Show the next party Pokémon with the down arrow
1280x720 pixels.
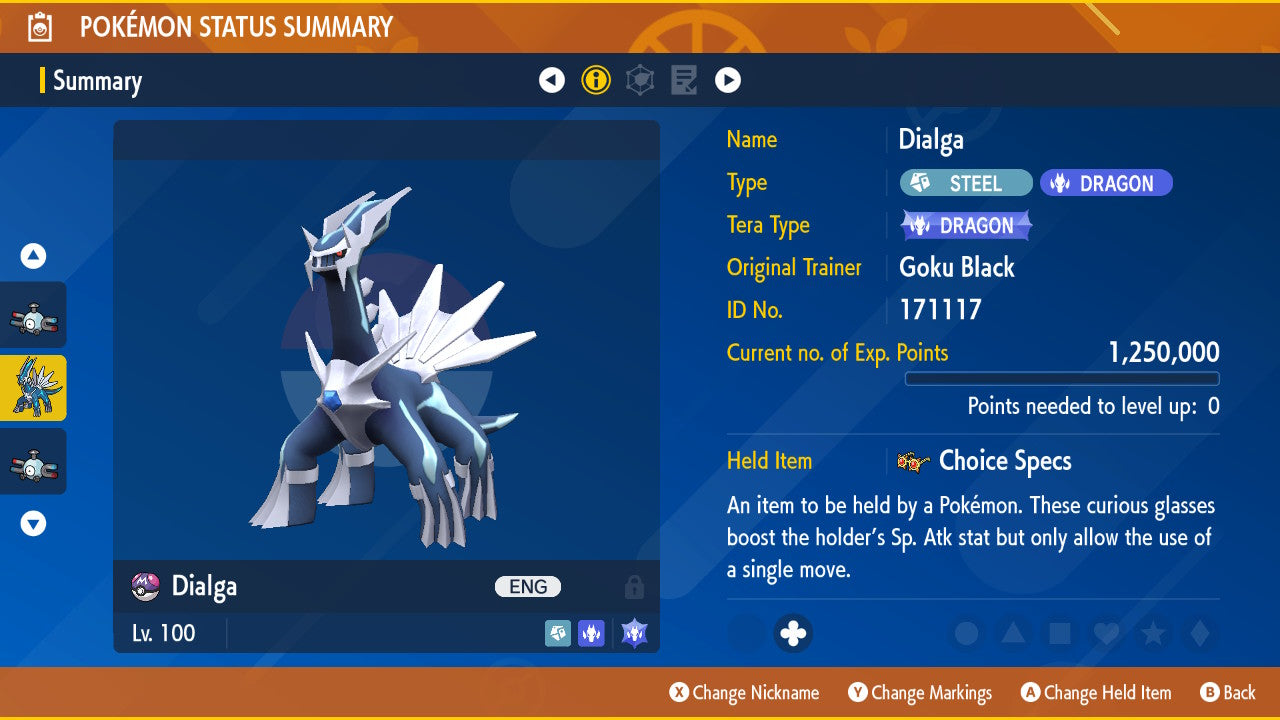point(33,523)
